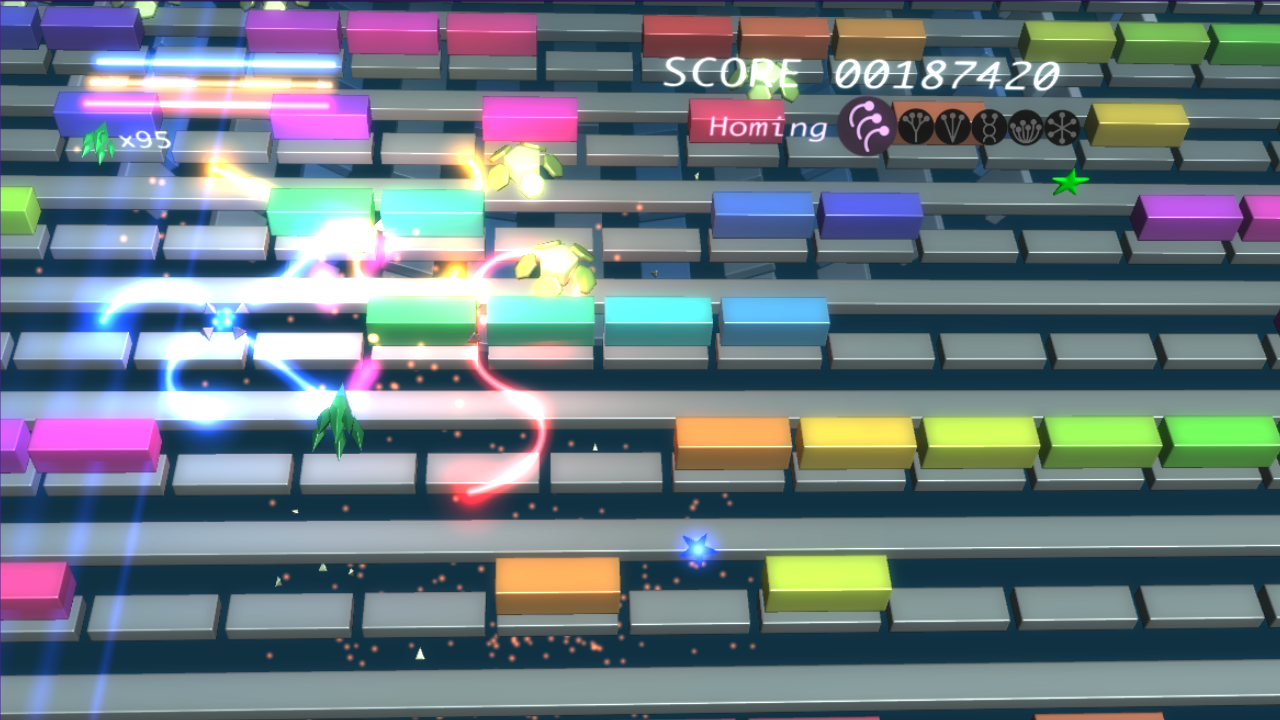Select the radial starburst weapon icon

[x=1062, y=127]
